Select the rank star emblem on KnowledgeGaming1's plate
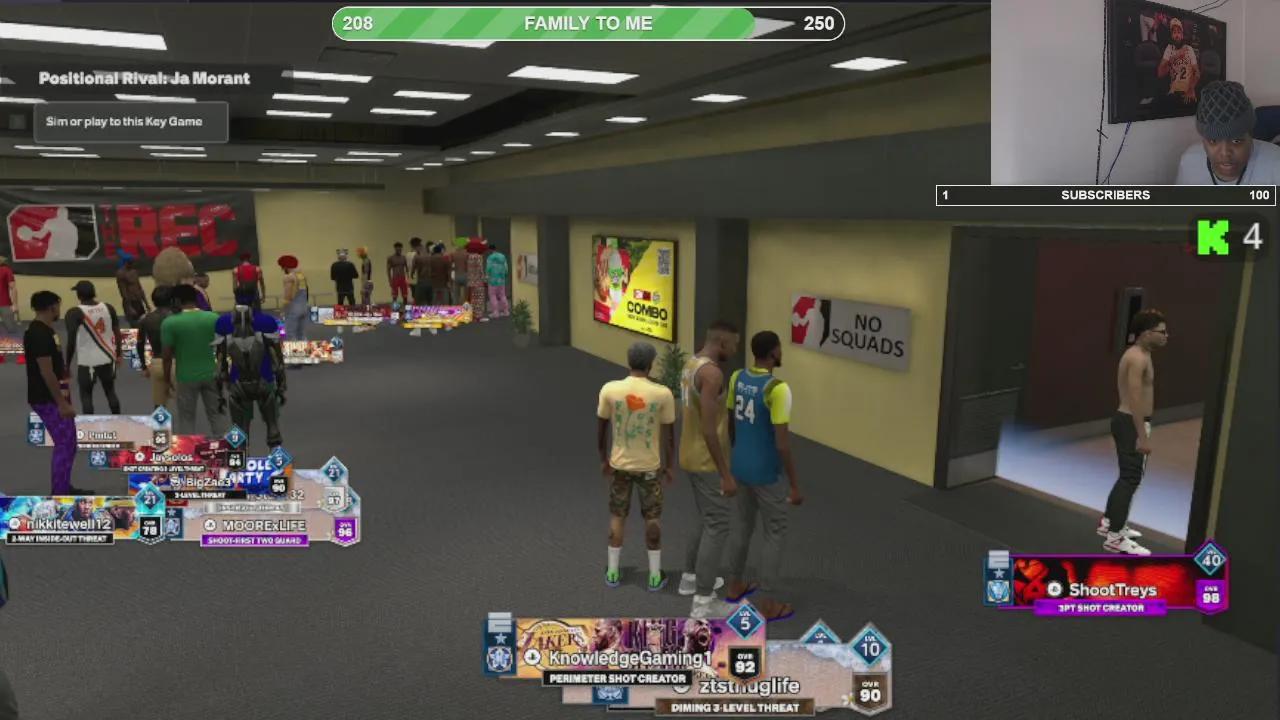1280x720 pixels. pos(499,637)
